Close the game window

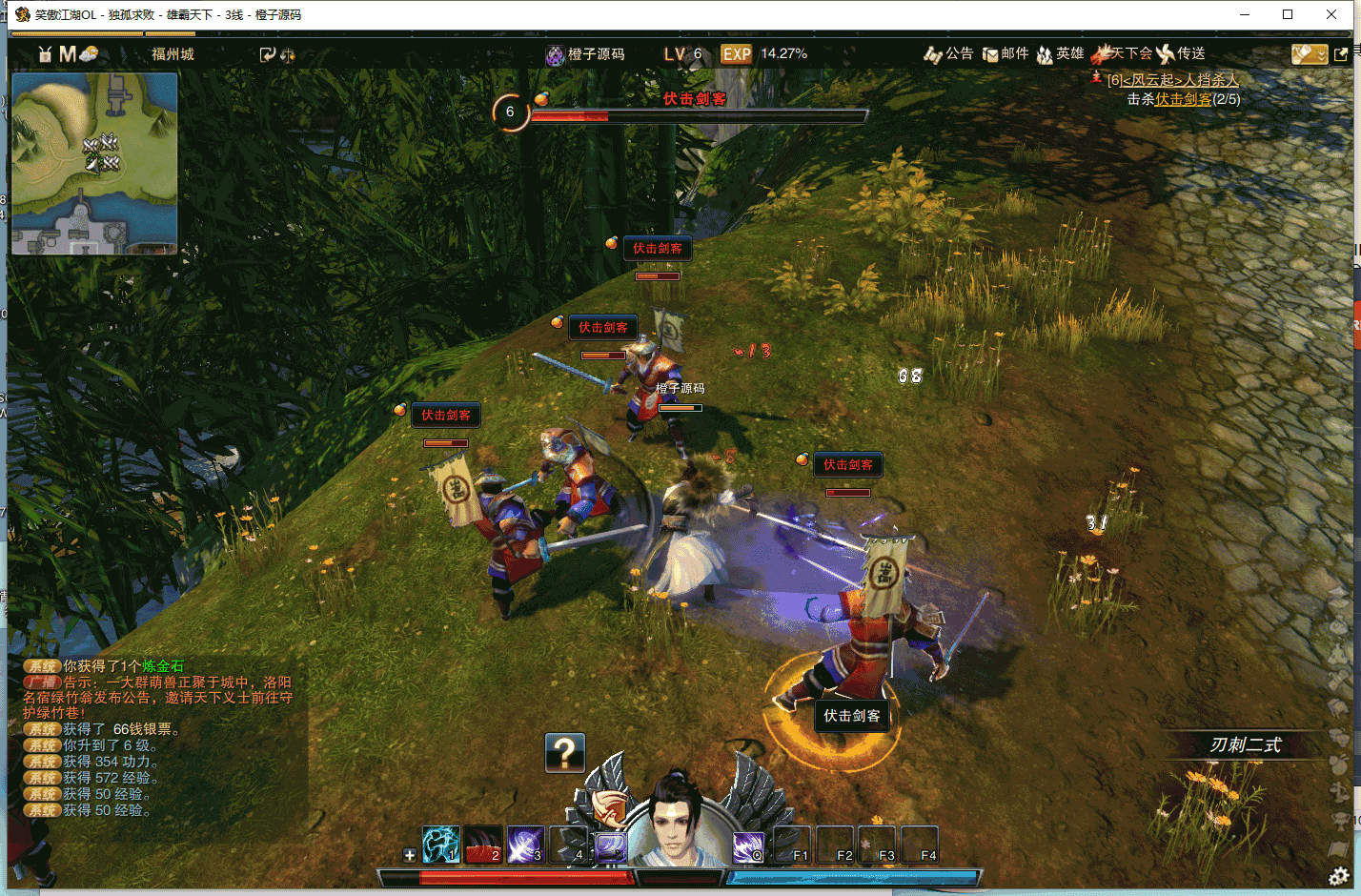click(x=1331, y=14)
